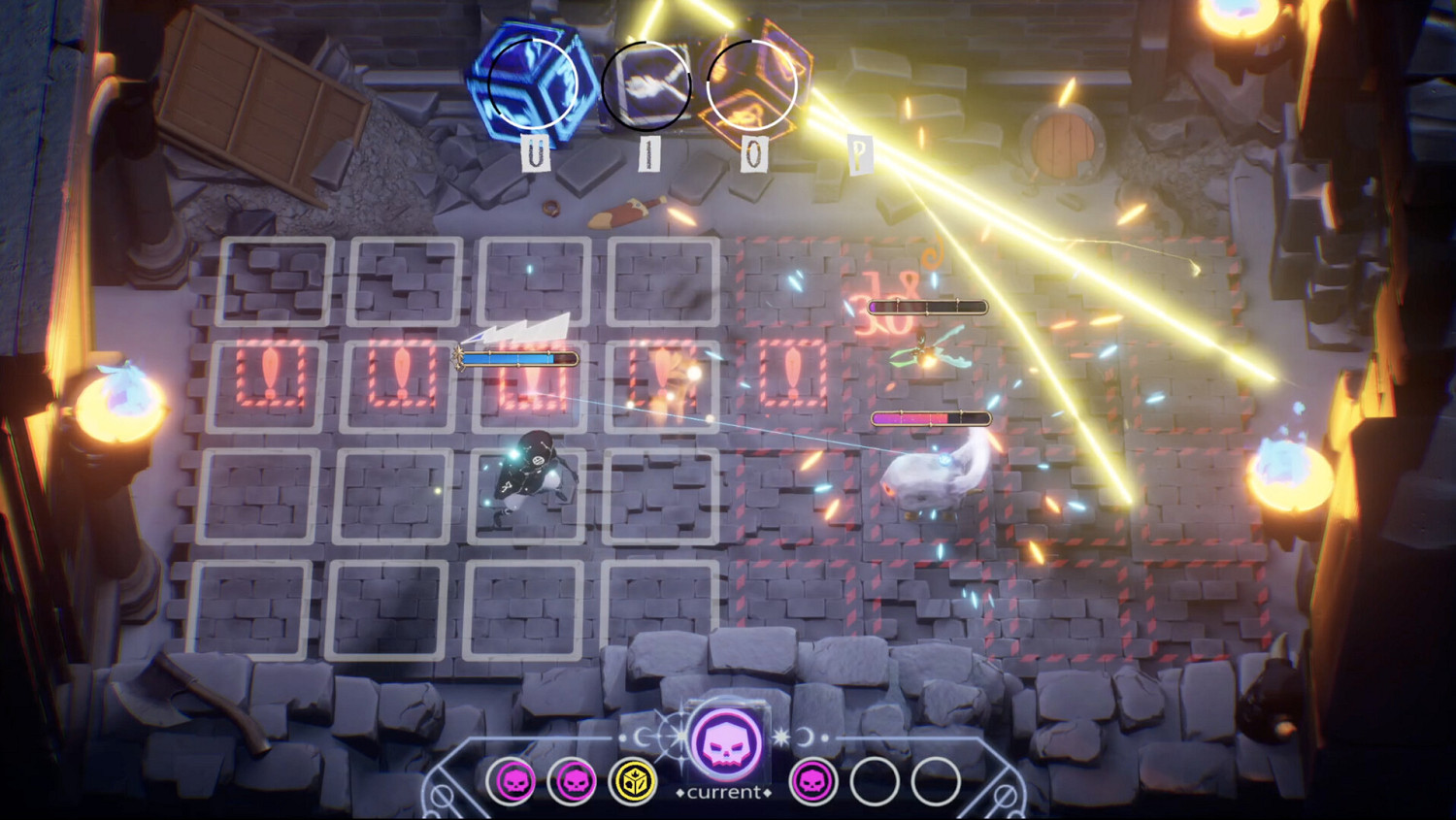Click the current label under the skull
This screenshot has height=820, width=1456.
click(x=723, y=792)
